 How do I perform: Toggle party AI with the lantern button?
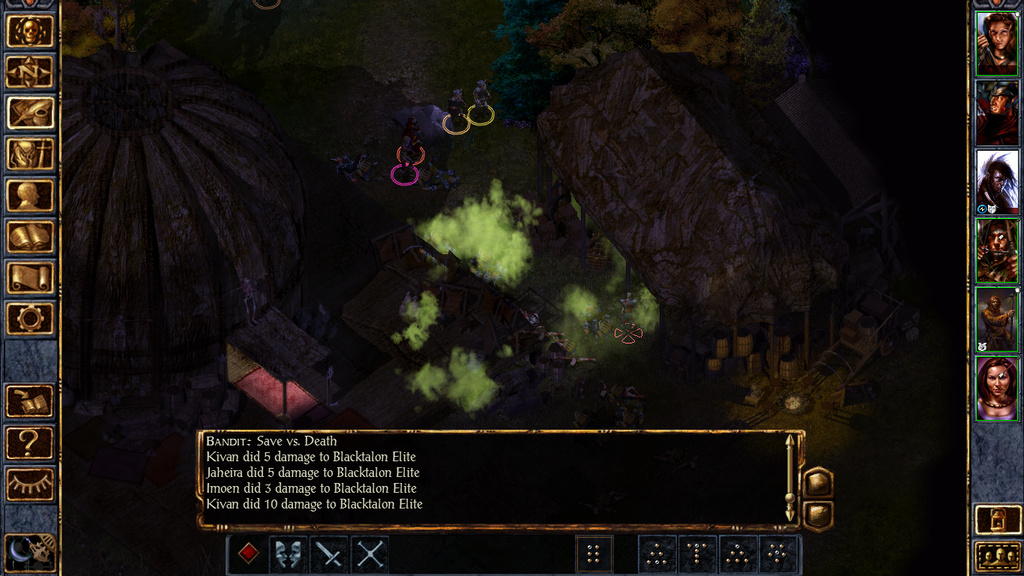(x=997, y=519)
